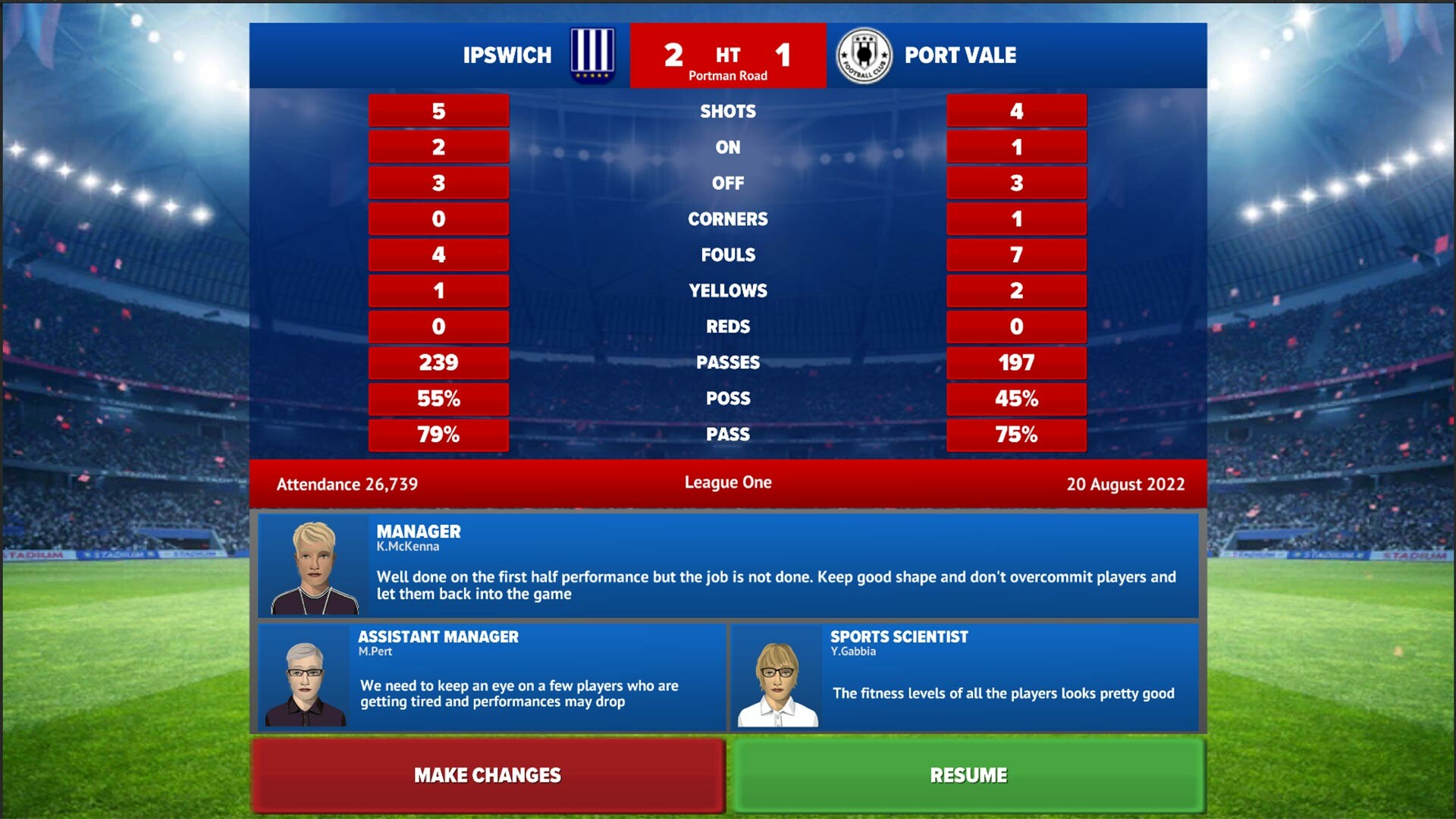Click Ipswich's shots stat box
Screen dimensions: 1456x819
[x=438, y=110]
